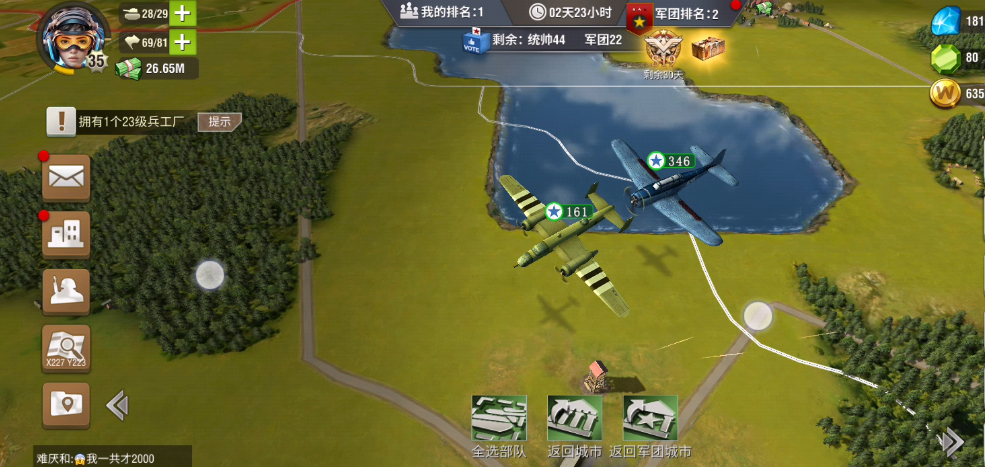The height and width of the screenshot is (467, 985).
Task: Open the map location bookmarks folder
Action: [66, 404]
